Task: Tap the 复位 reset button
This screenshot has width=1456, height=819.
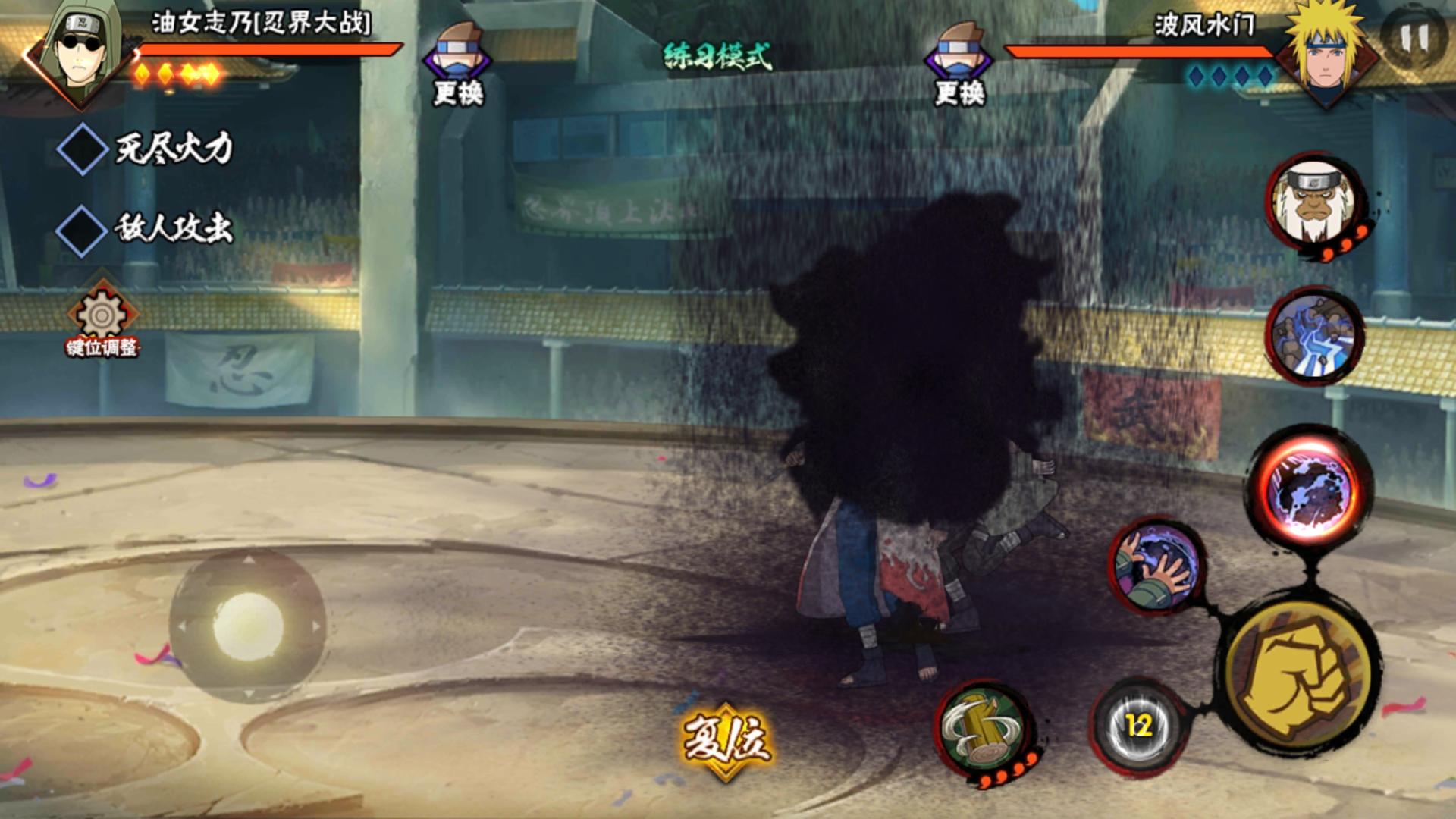Action: tap(726, 739)
